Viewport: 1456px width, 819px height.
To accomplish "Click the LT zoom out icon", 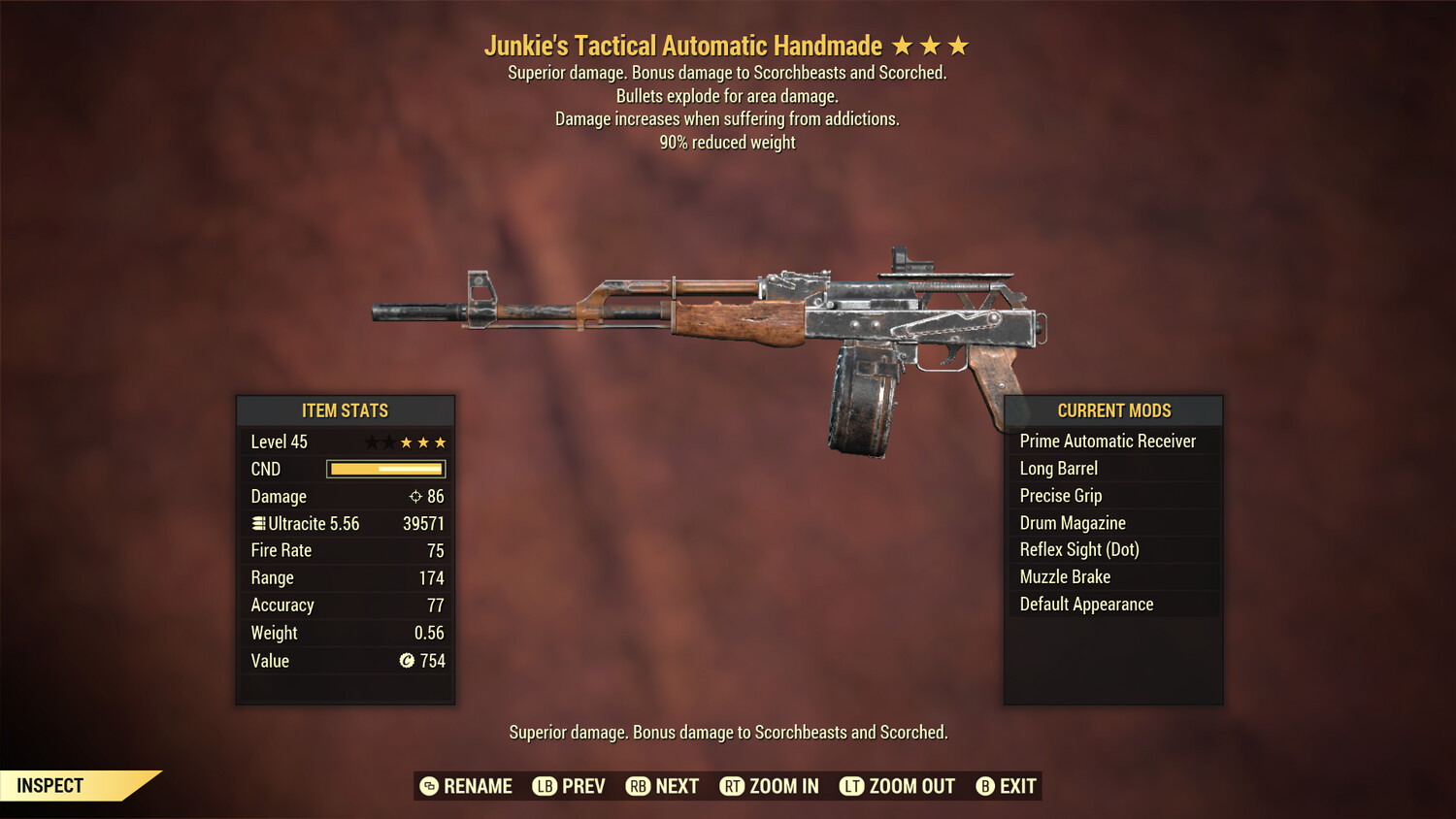I will pyautogui.click(x=851, y=786).
